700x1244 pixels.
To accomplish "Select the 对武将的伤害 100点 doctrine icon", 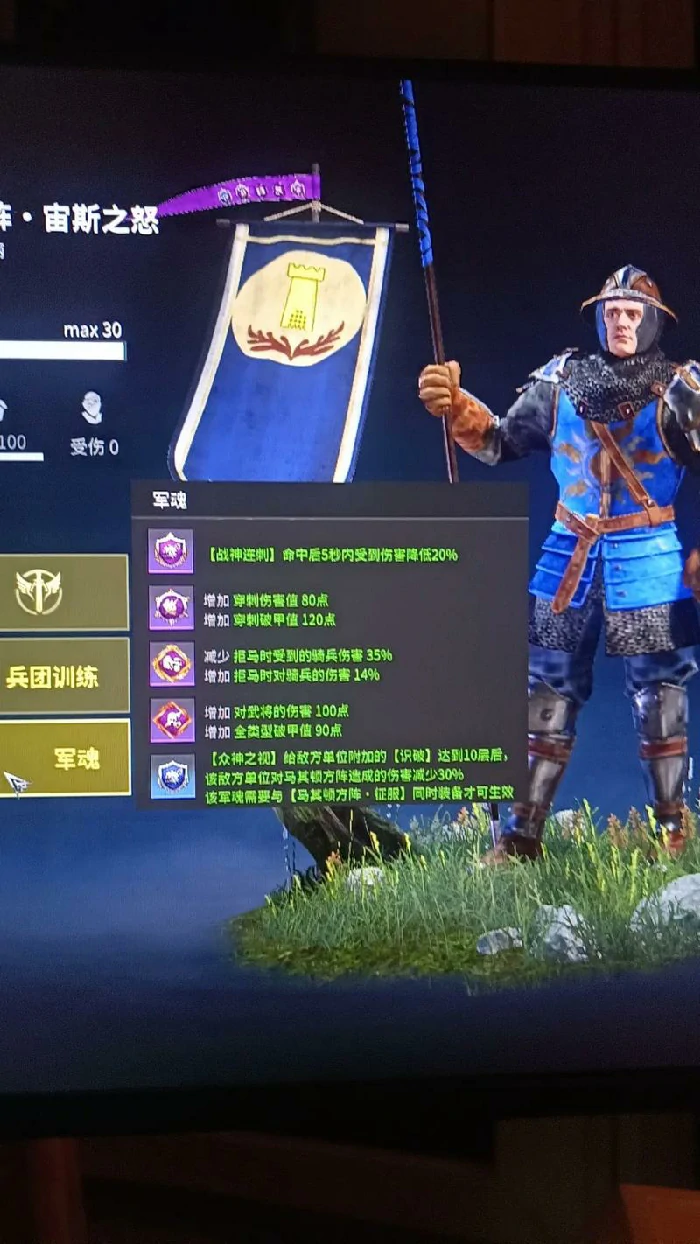I will (171, 719).
